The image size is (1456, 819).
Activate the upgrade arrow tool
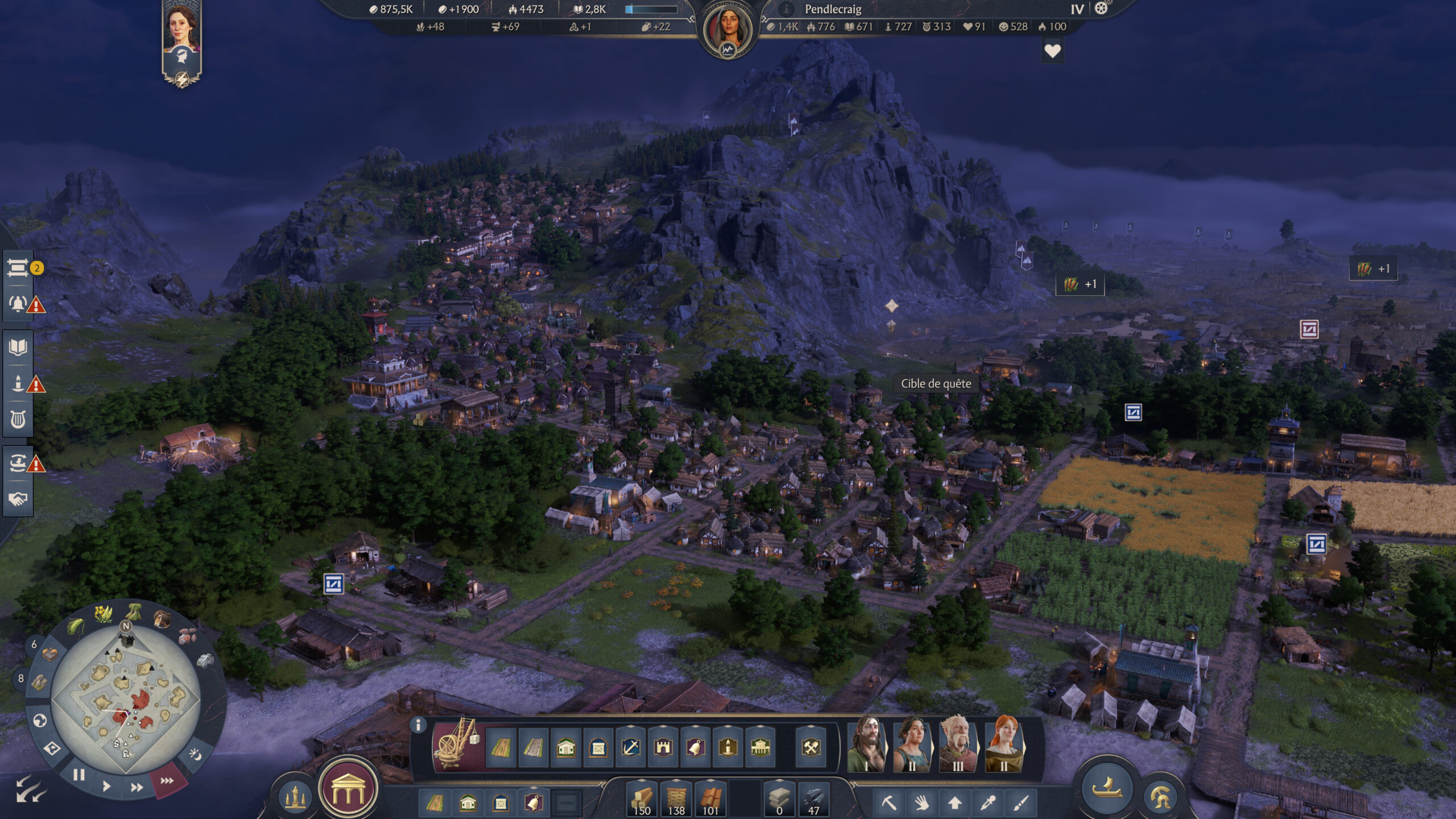955,803
